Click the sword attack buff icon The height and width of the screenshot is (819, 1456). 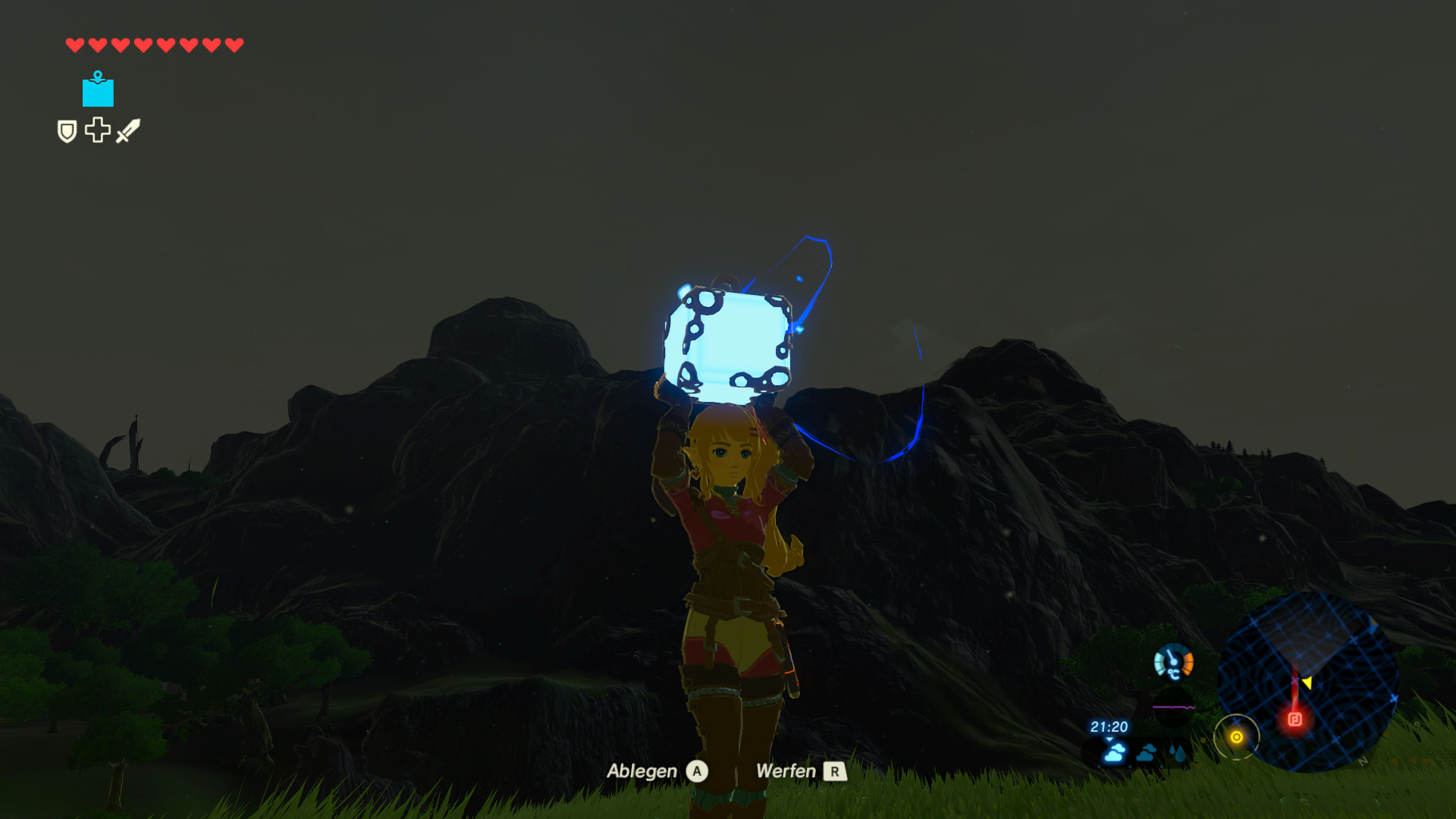127,129
